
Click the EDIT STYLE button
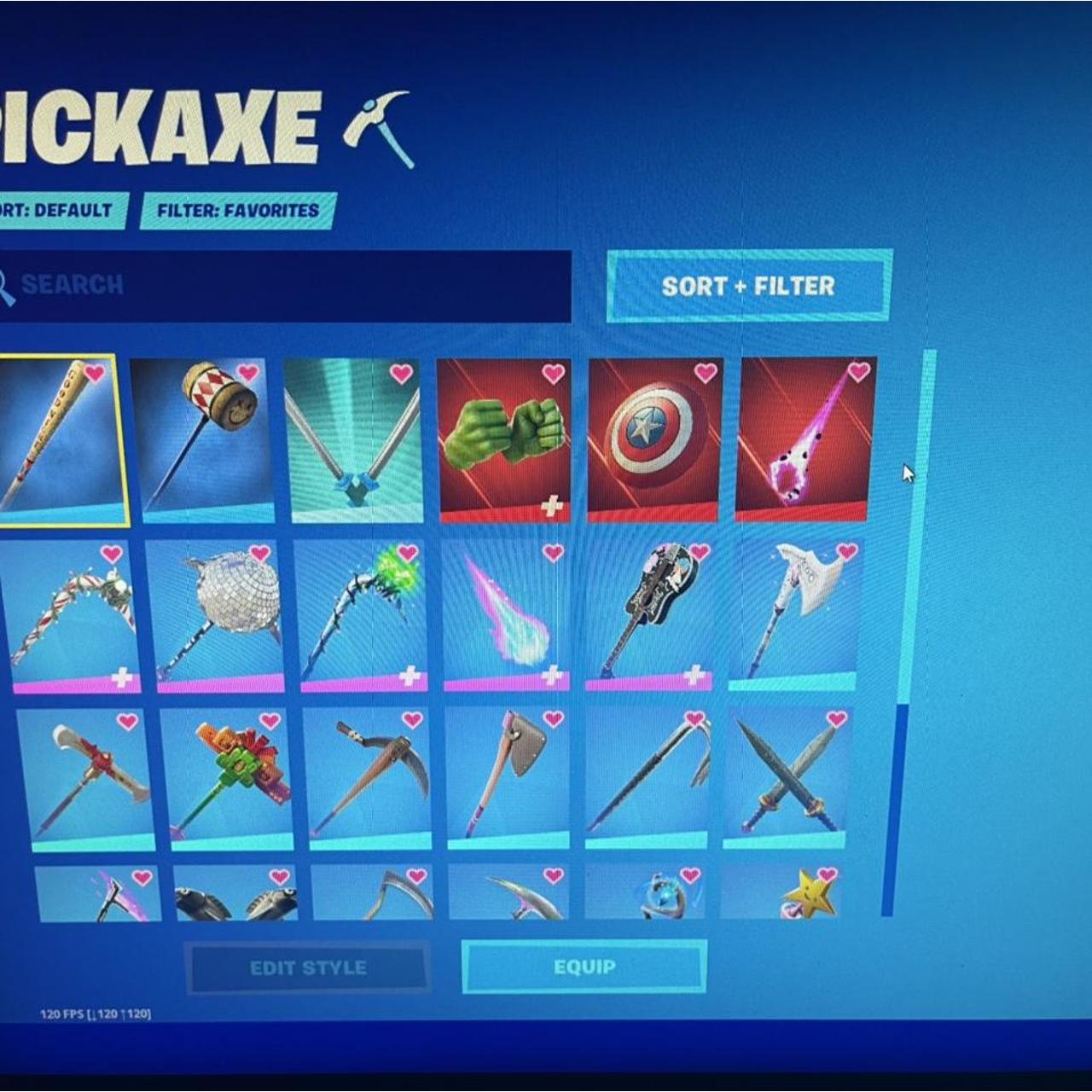click(309, 967)
